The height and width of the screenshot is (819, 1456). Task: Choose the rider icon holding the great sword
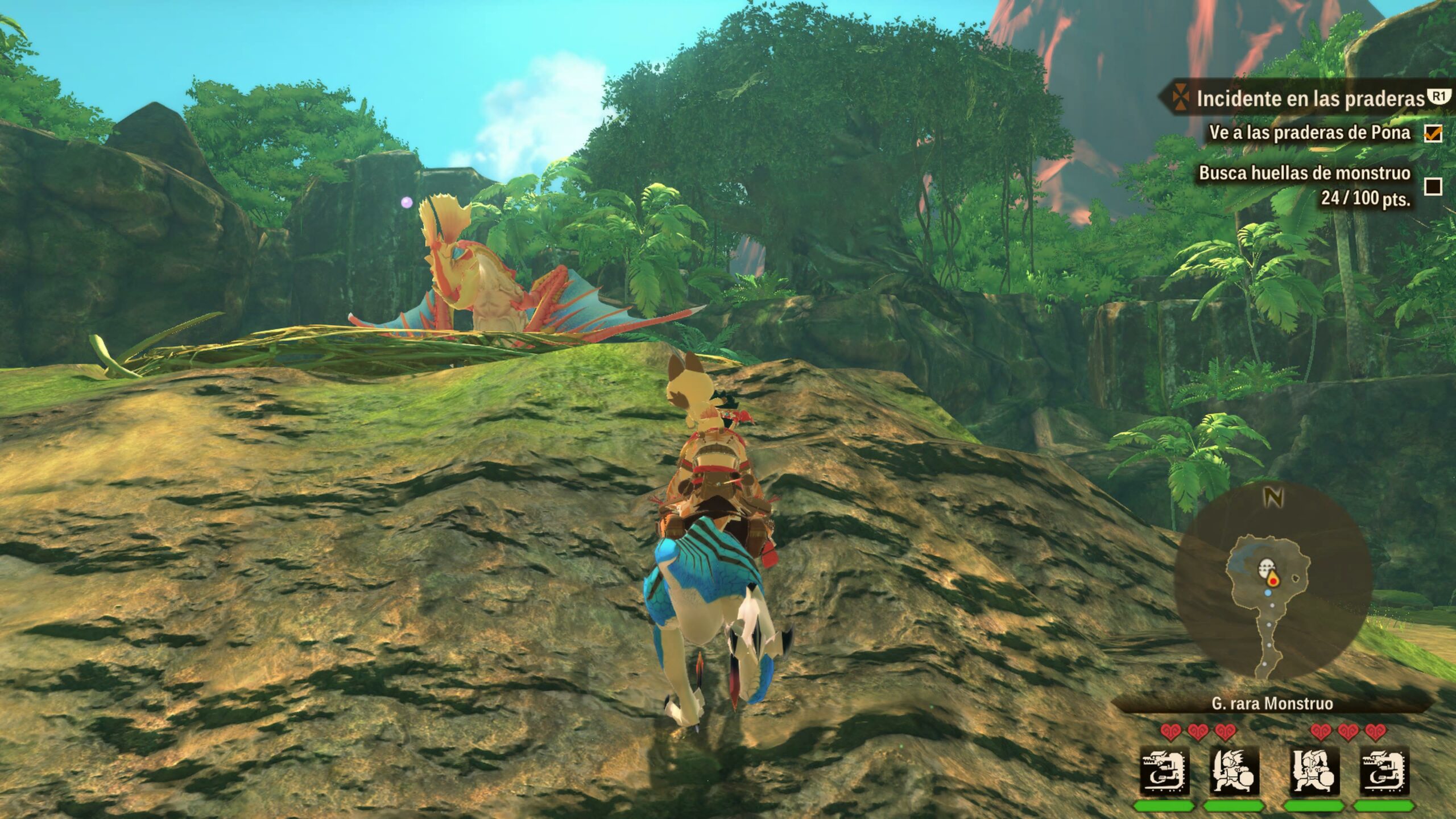coord(1315,772)
